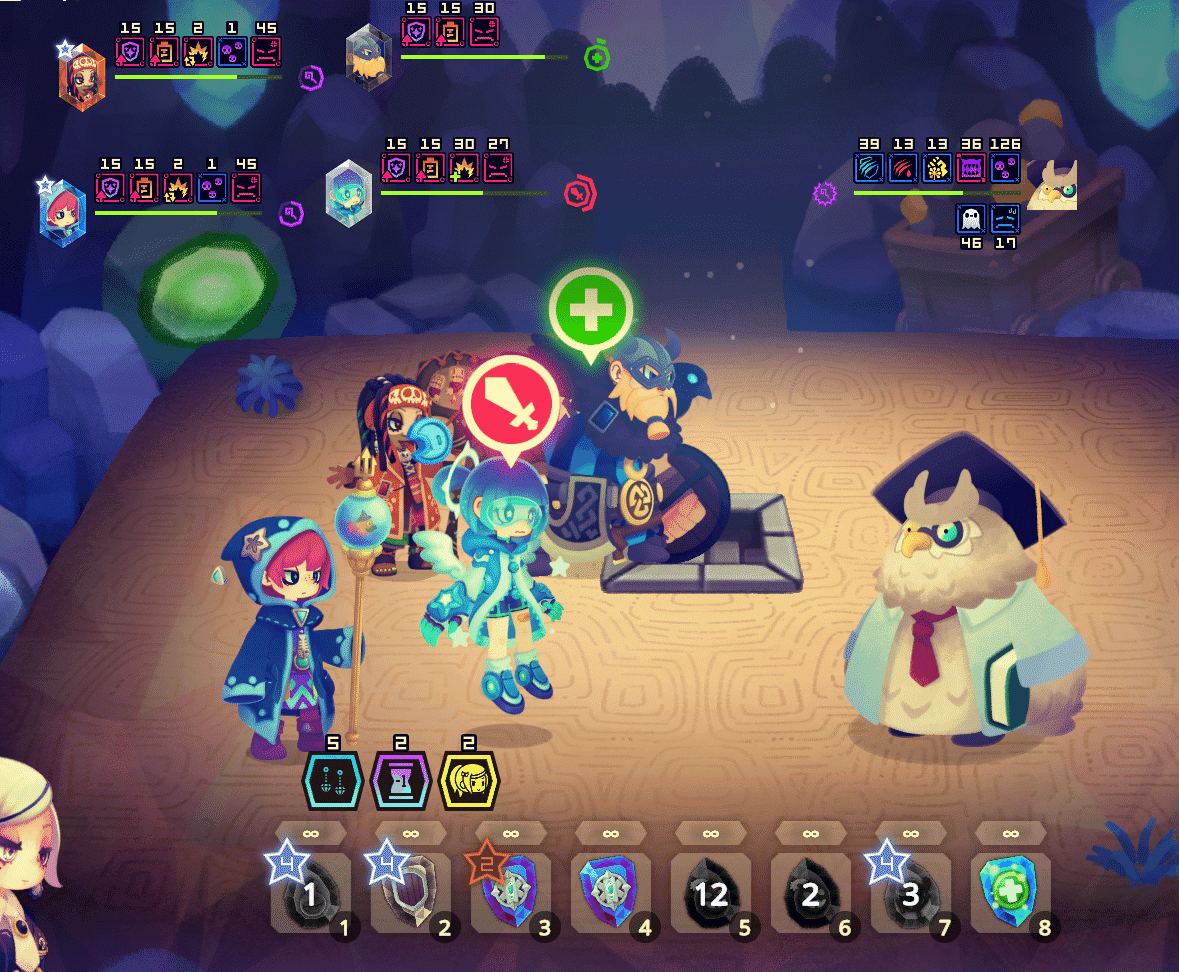Inspect the owl's purple monster mouth debuff
This screenshot has height=972, width=1179.
point(972,167)
